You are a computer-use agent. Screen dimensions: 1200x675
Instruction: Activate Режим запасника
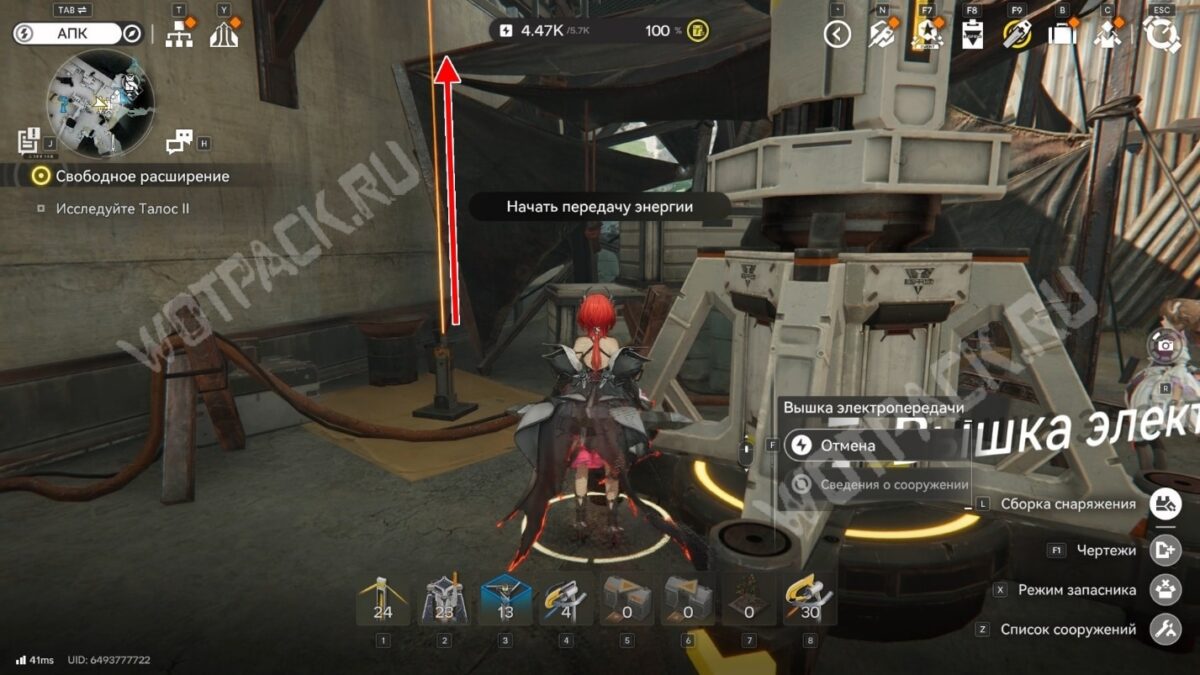[1165, 589]
